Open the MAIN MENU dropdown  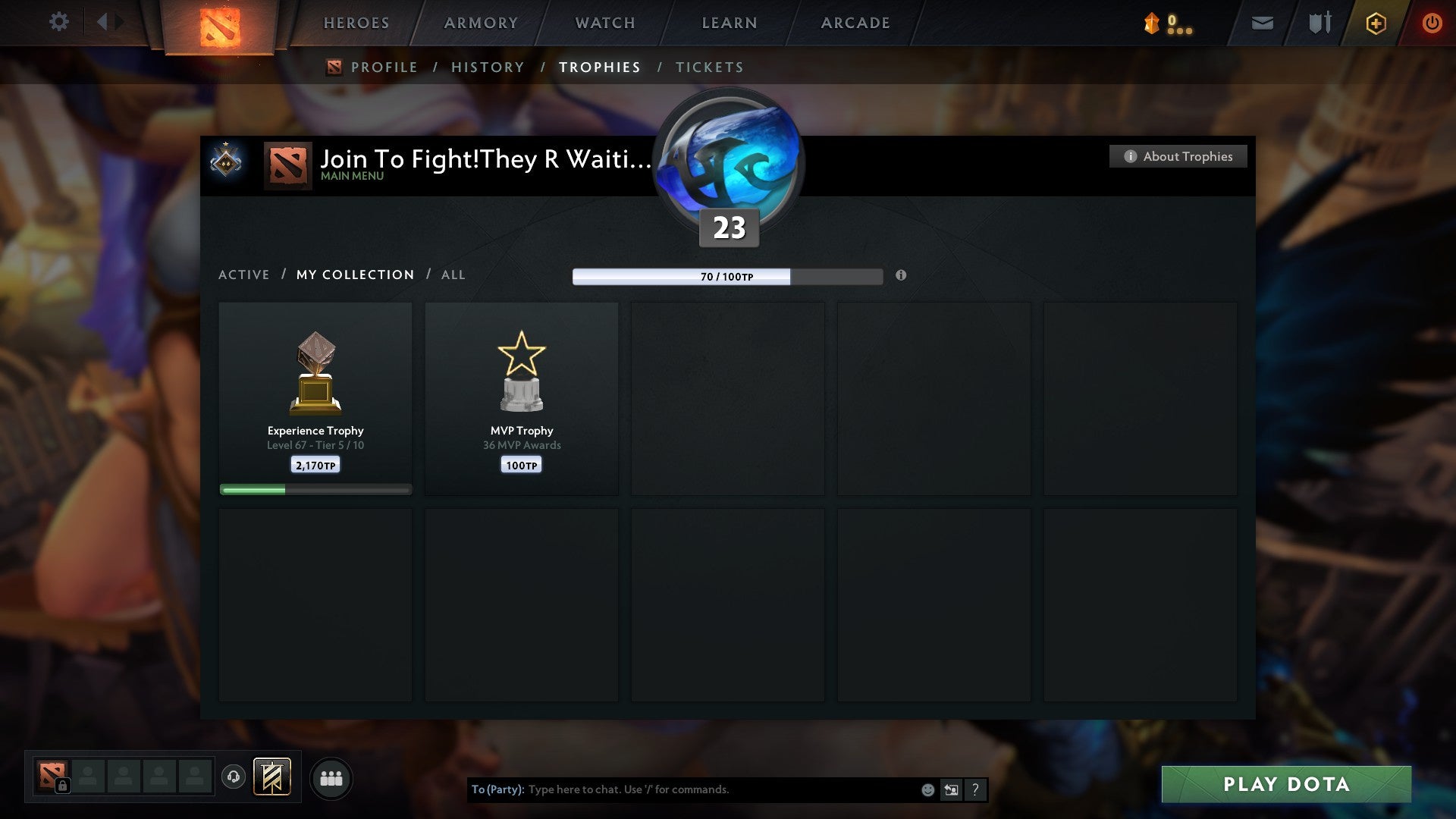(351, 176)
